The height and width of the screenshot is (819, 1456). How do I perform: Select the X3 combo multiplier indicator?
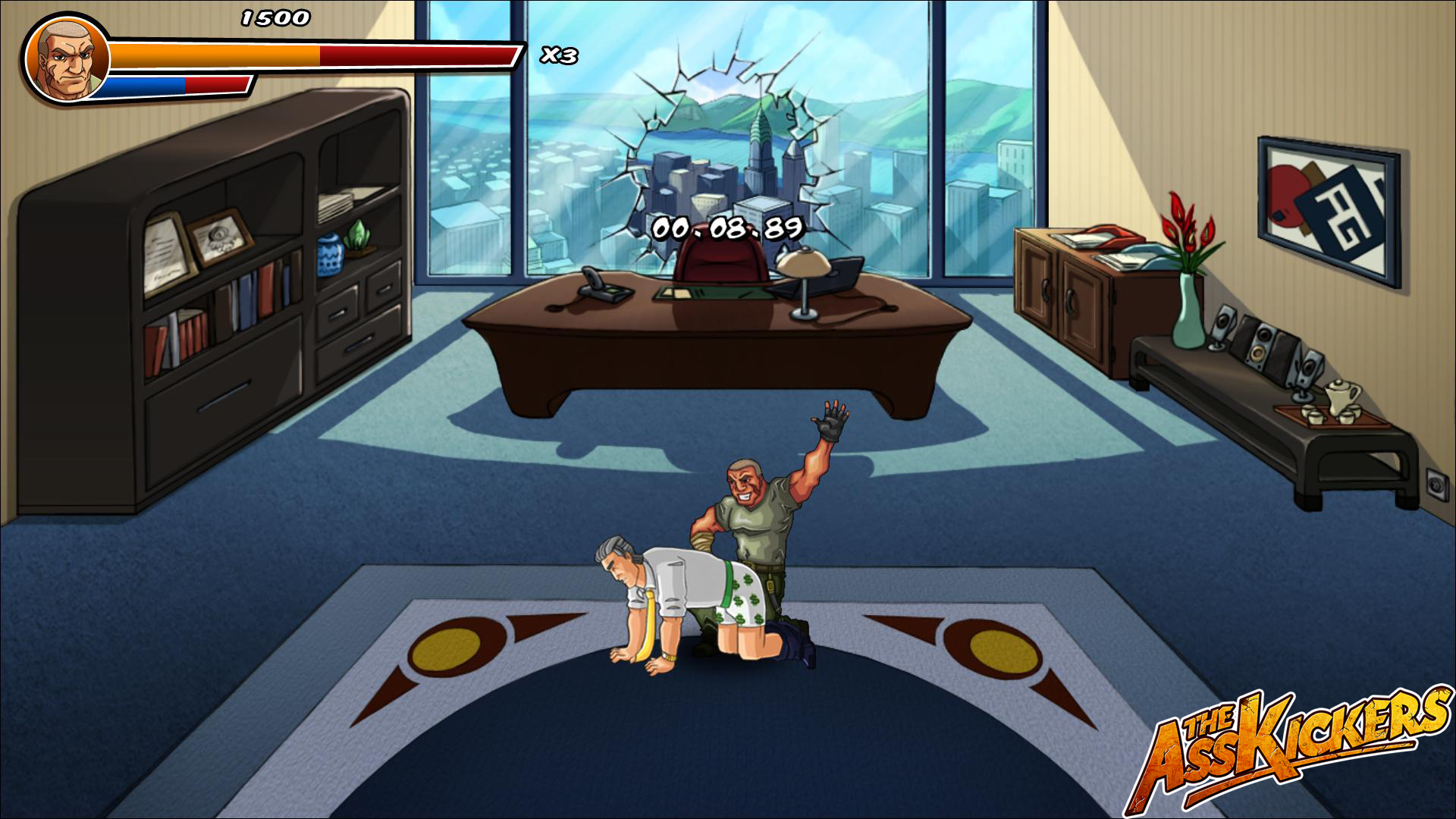(558, 55)
